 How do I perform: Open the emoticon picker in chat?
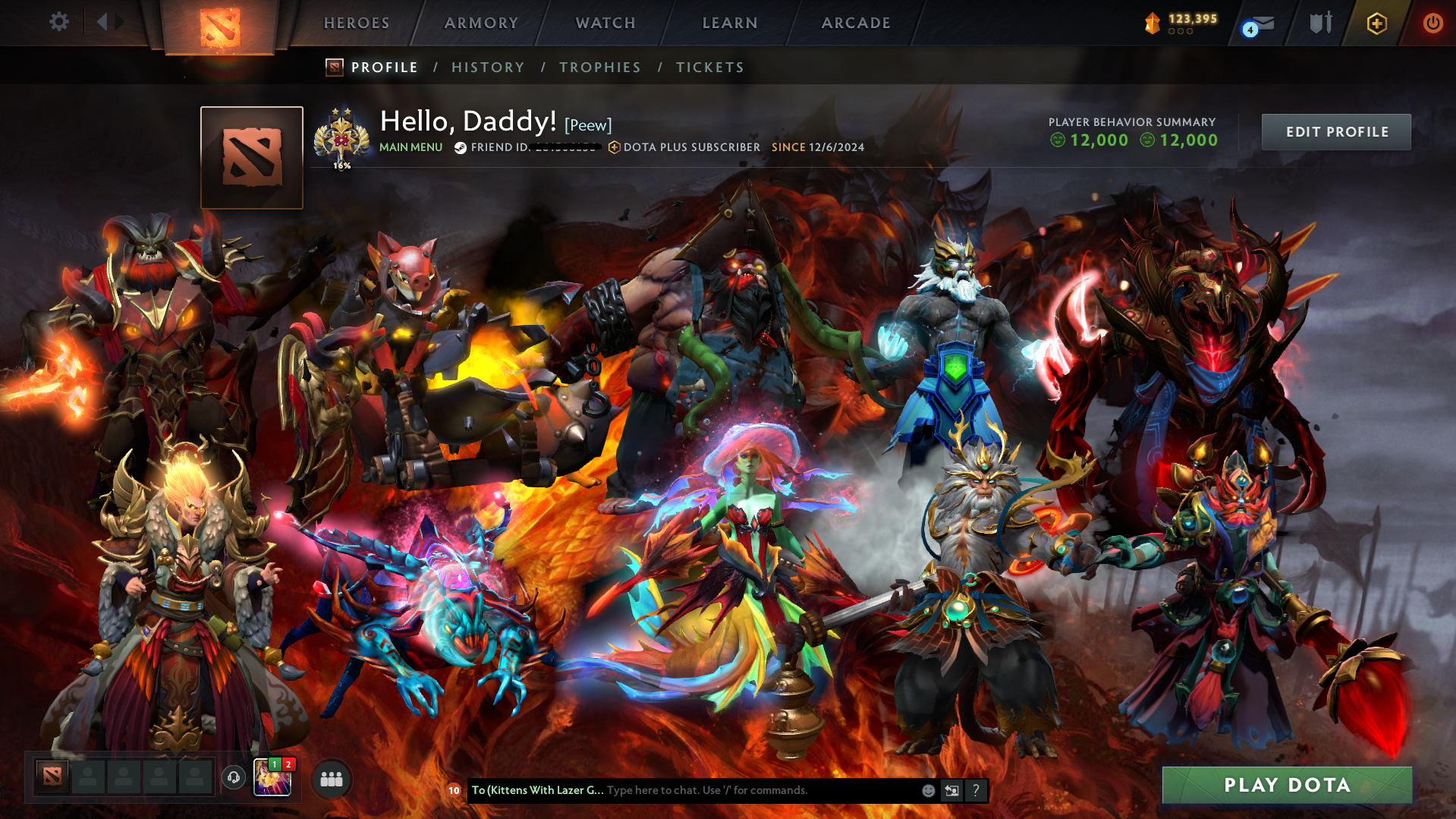(928, 790)
